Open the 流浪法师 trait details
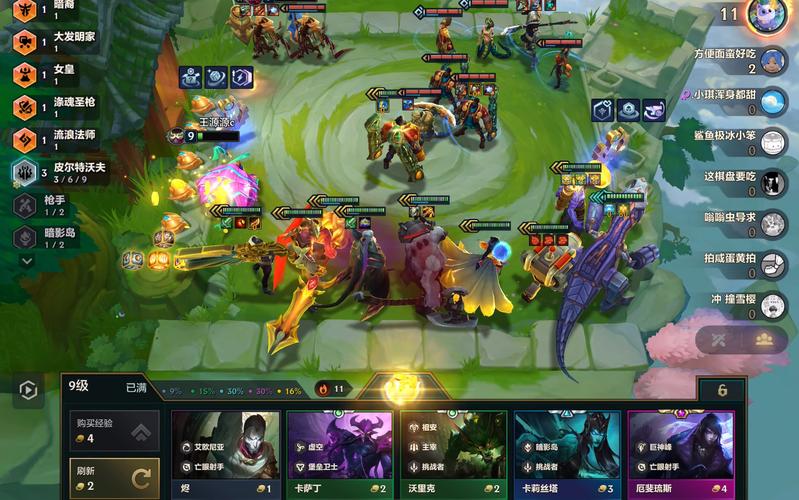Viewport: 799px width, 500px height. 60,139
